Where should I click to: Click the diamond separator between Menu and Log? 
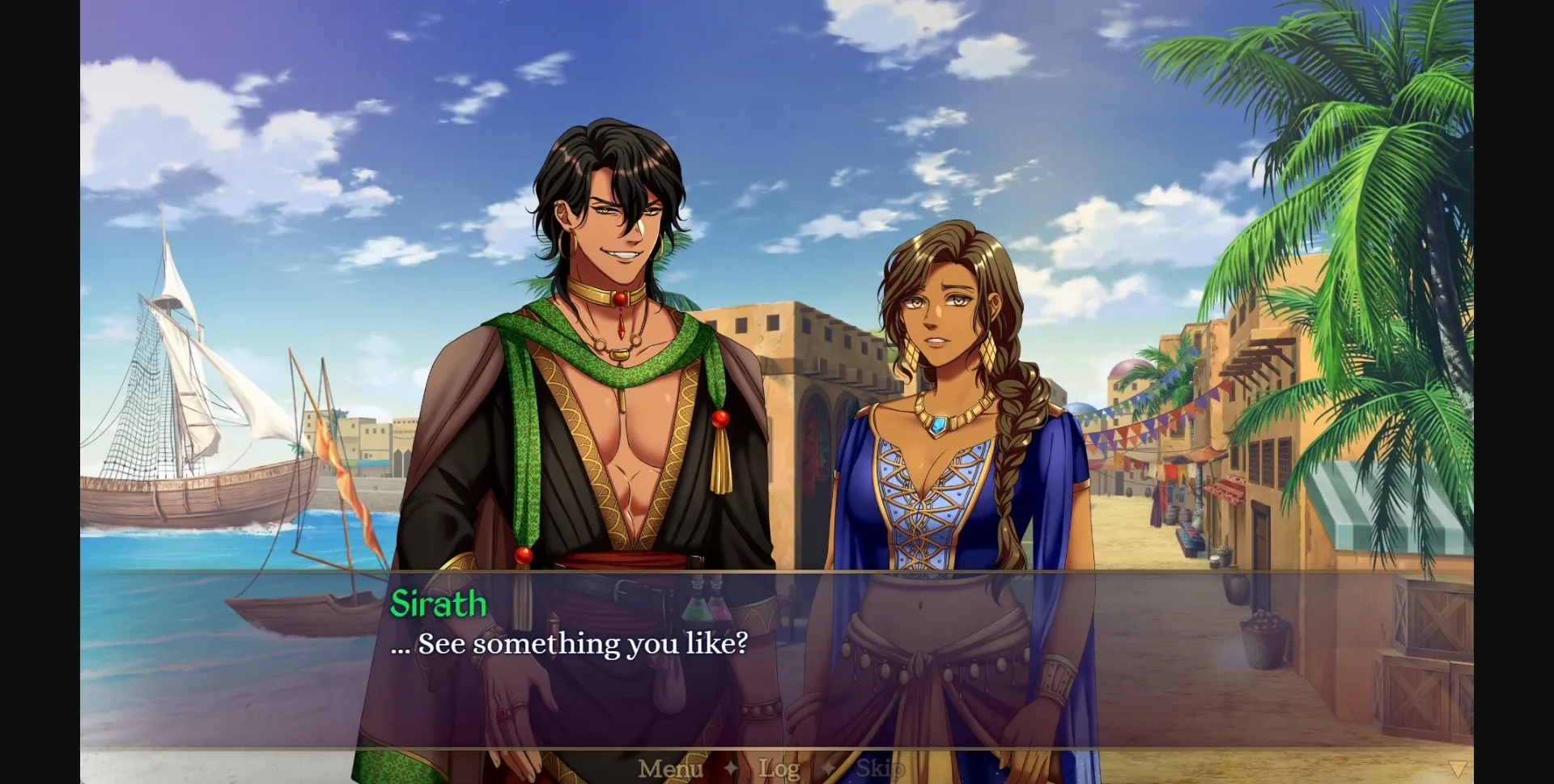[x=732, y=769]
